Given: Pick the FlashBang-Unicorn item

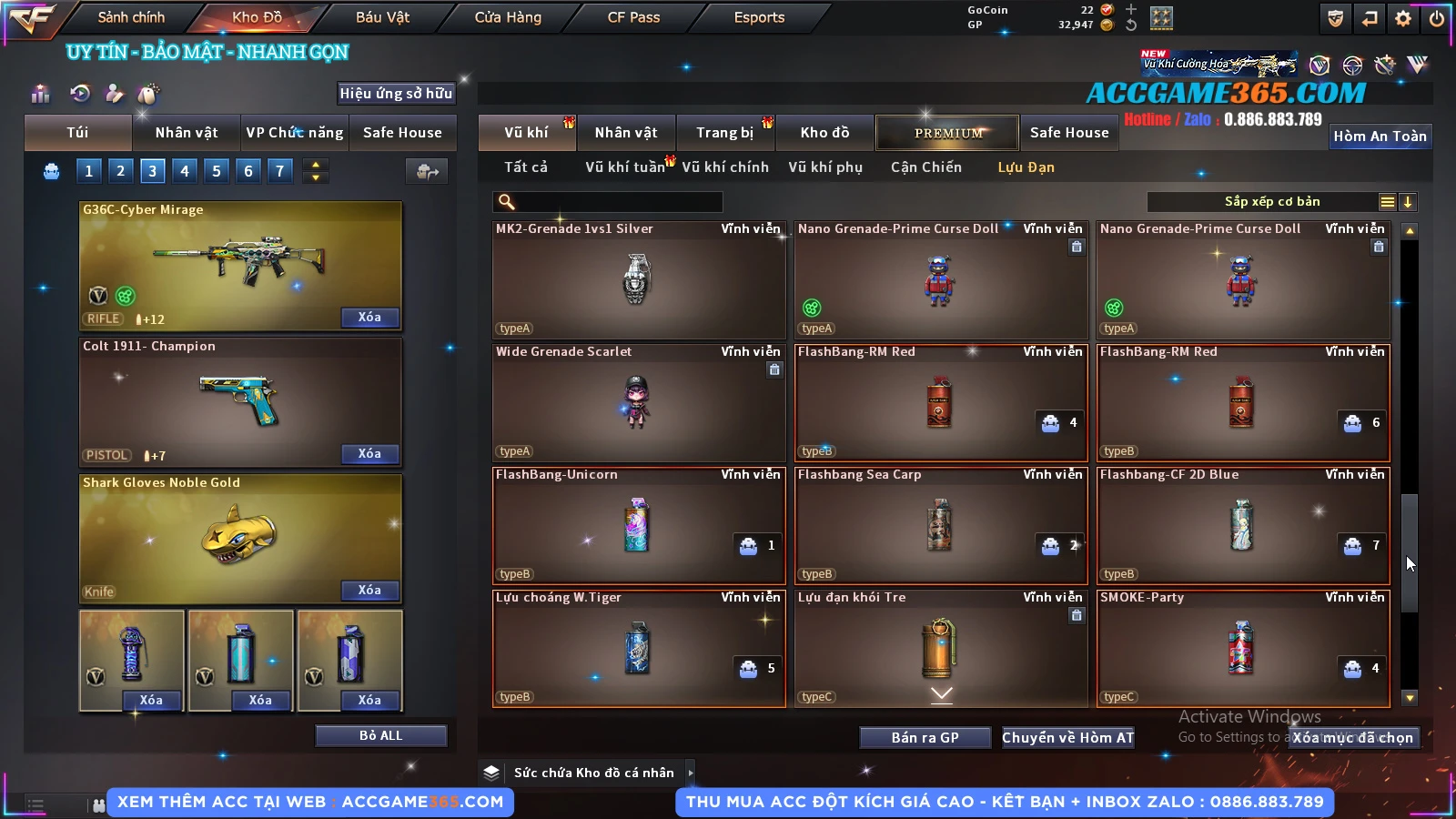Looking at the screenshot, I should coord(638,525).
